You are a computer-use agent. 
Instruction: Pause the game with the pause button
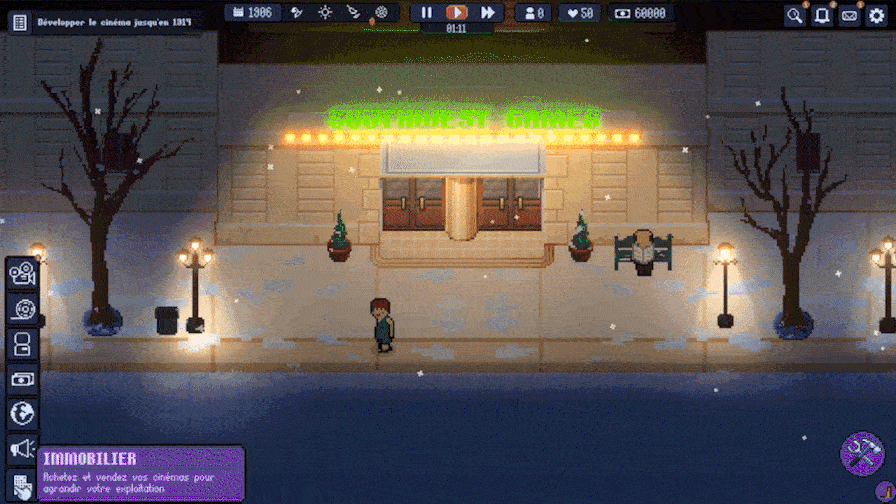(427, 13)
